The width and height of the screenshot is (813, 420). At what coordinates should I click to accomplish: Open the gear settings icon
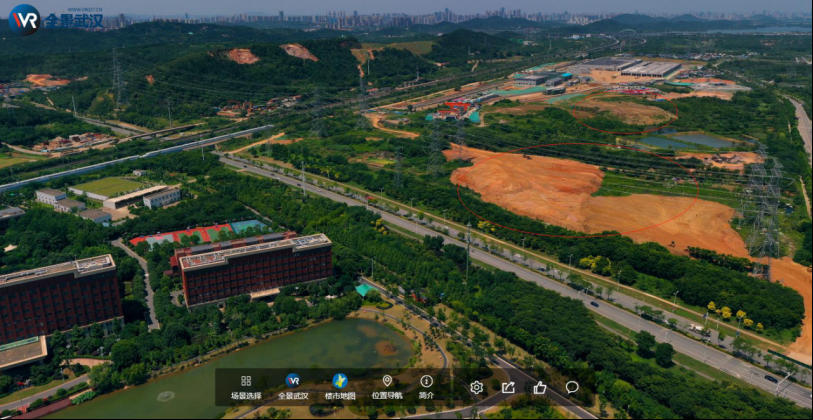pos(476,388)
